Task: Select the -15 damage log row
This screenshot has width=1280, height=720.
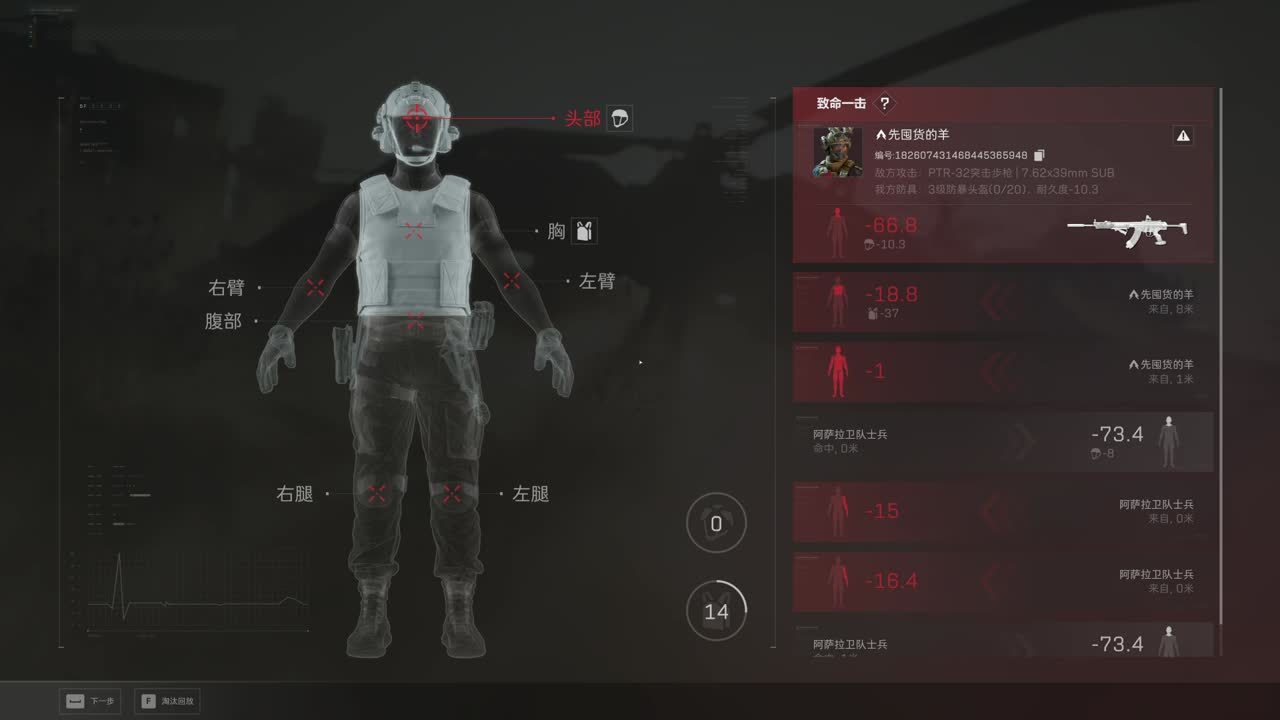Action: pos(1003,511)
